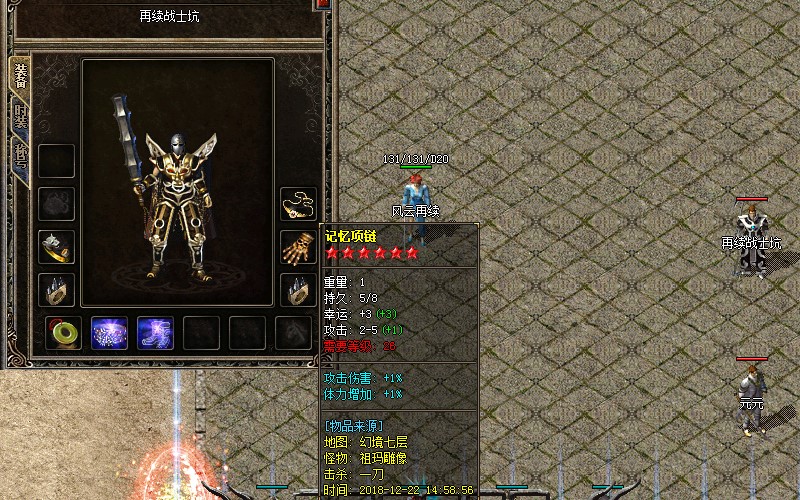Select the silver gem ring slot

tap(57, 246)
